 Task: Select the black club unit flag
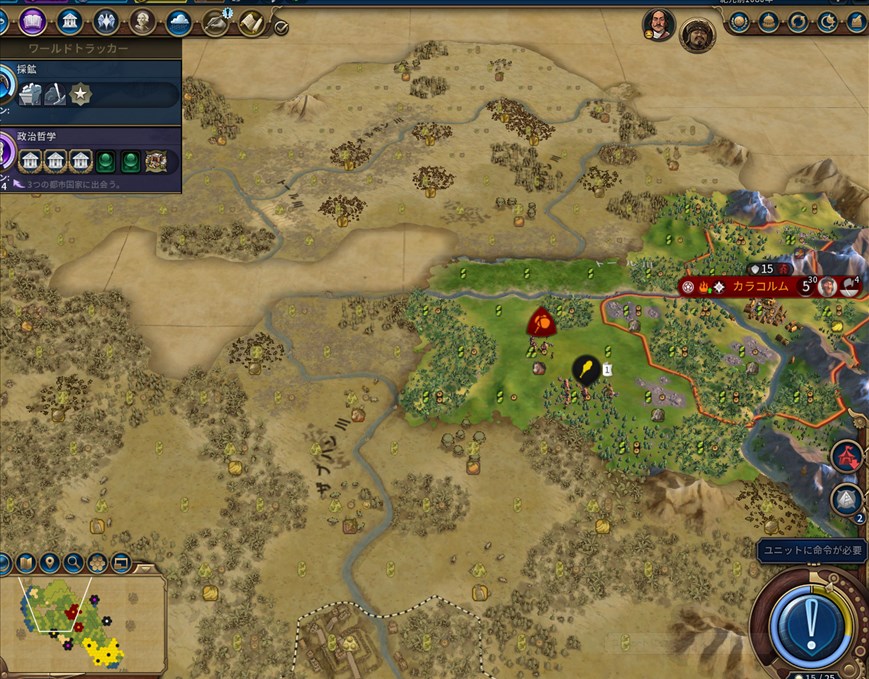(586, 371)
